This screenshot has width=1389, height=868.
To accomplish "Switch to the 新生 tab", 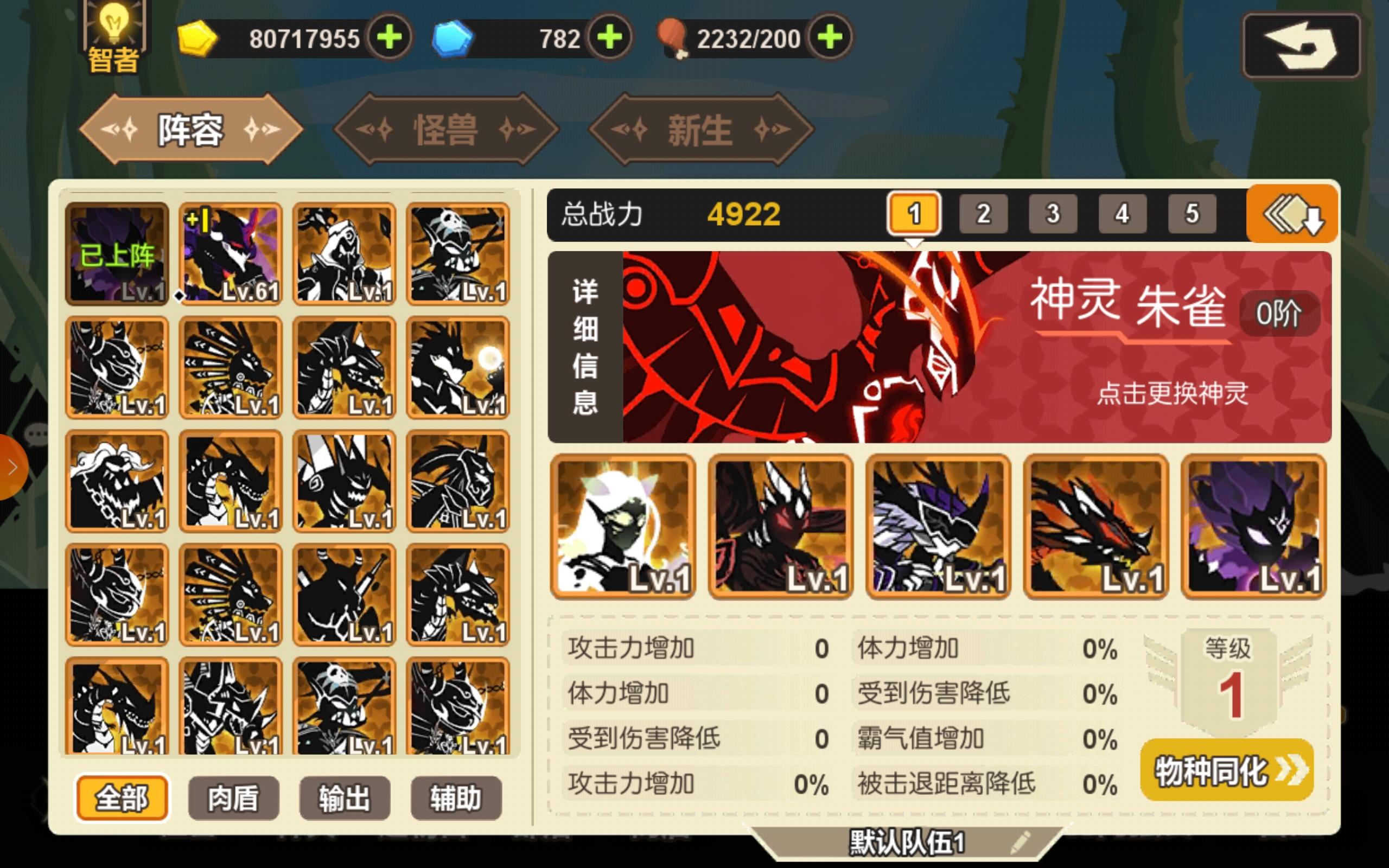I will (x=701, y=130).
